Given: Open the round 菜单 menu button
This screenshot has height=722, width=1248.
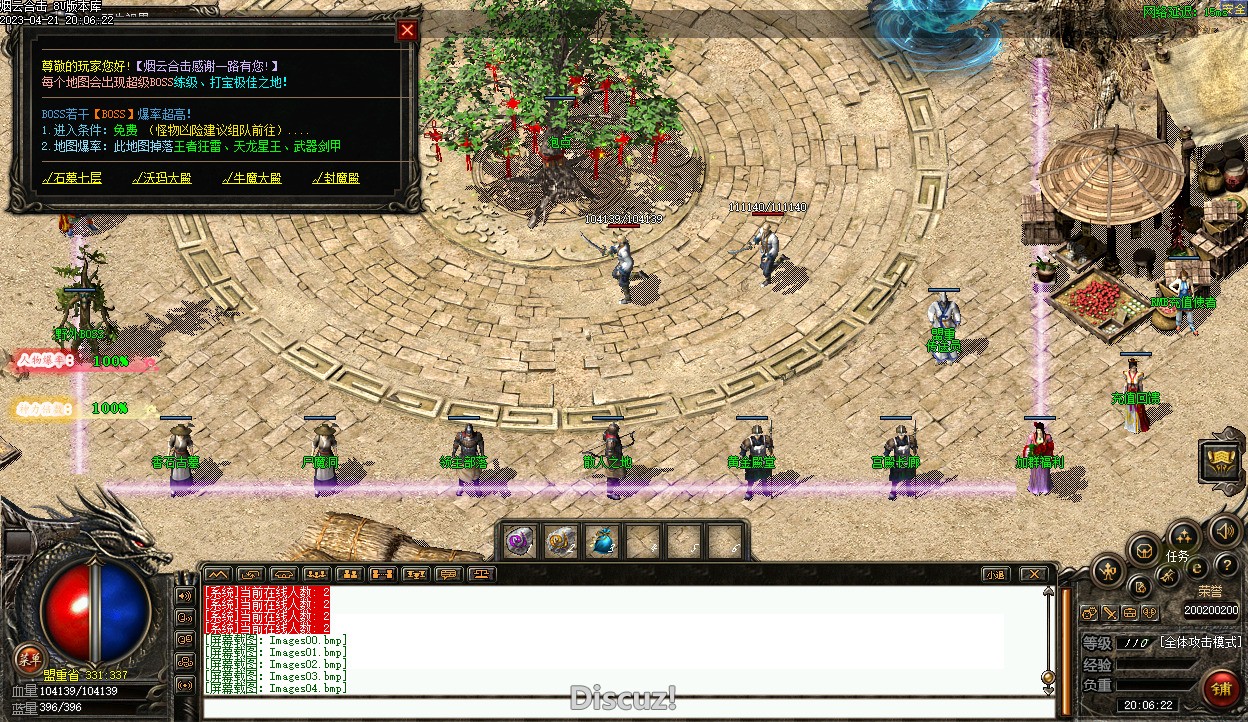Looking at the screenshot, I should 29,658.
